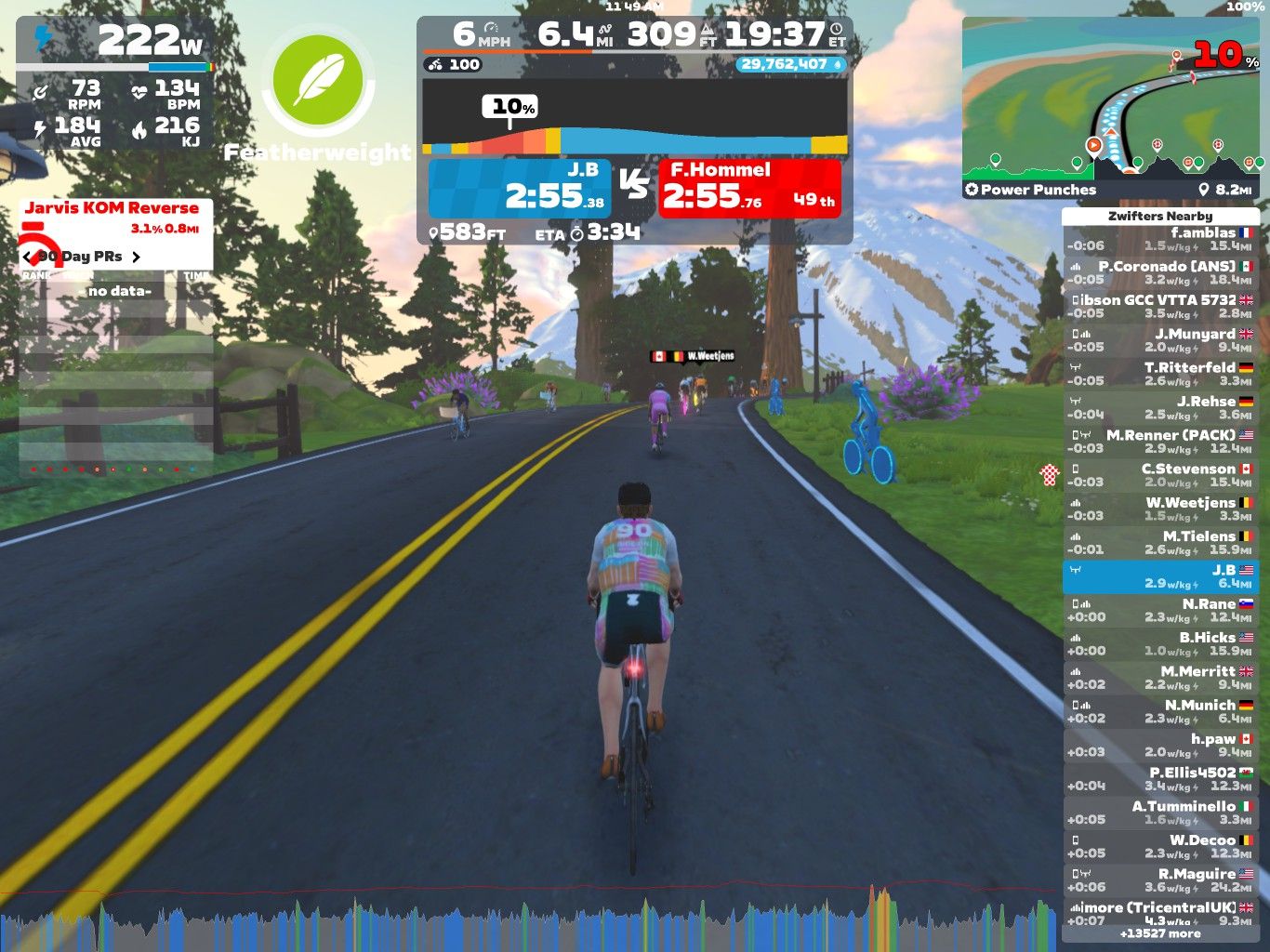Select T.Ritterfeld in the nearby list

click(1159, 374)
